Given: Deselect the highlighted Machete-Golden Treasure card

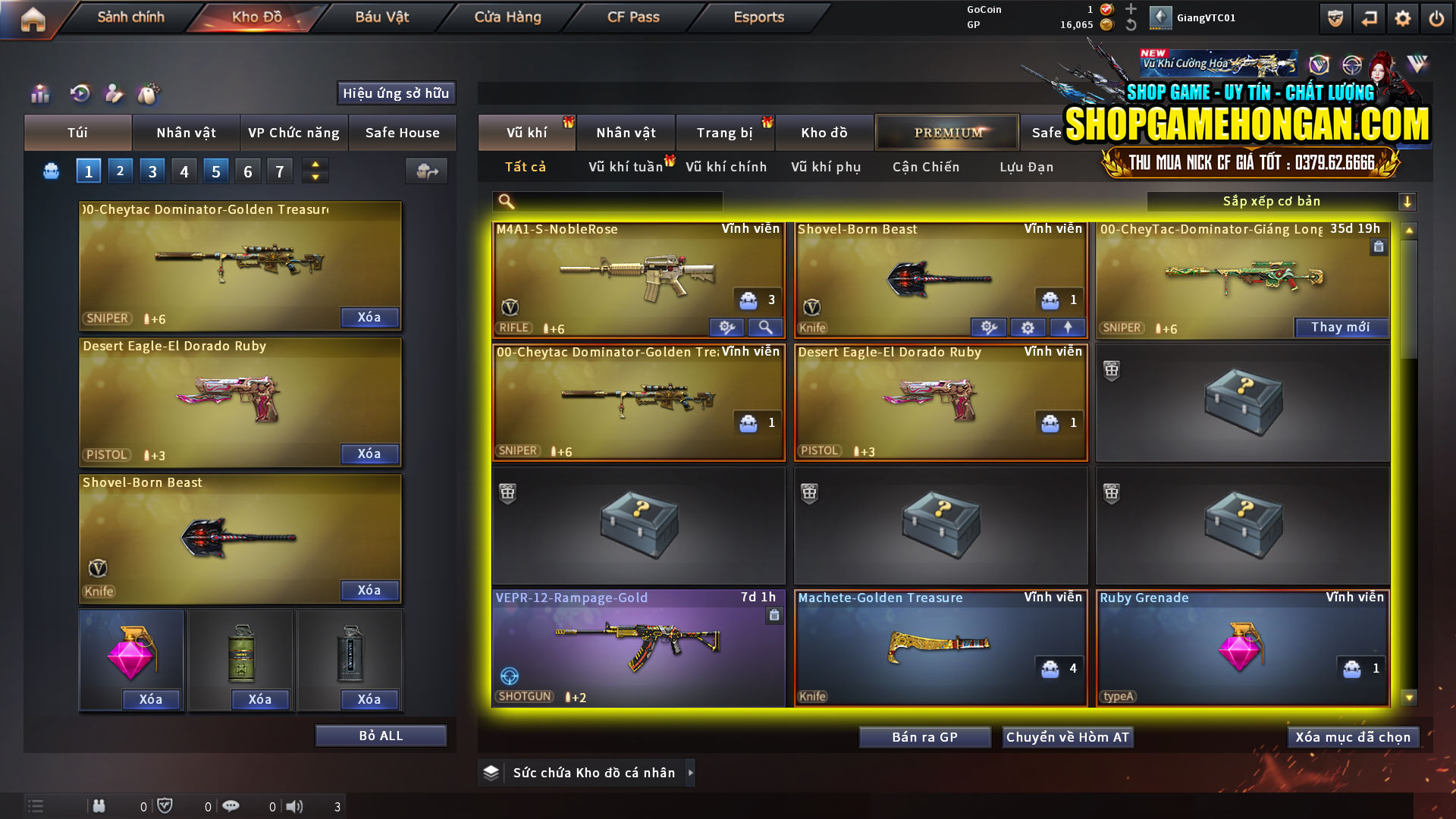Looking at the screenshot, I should [940, 648].
